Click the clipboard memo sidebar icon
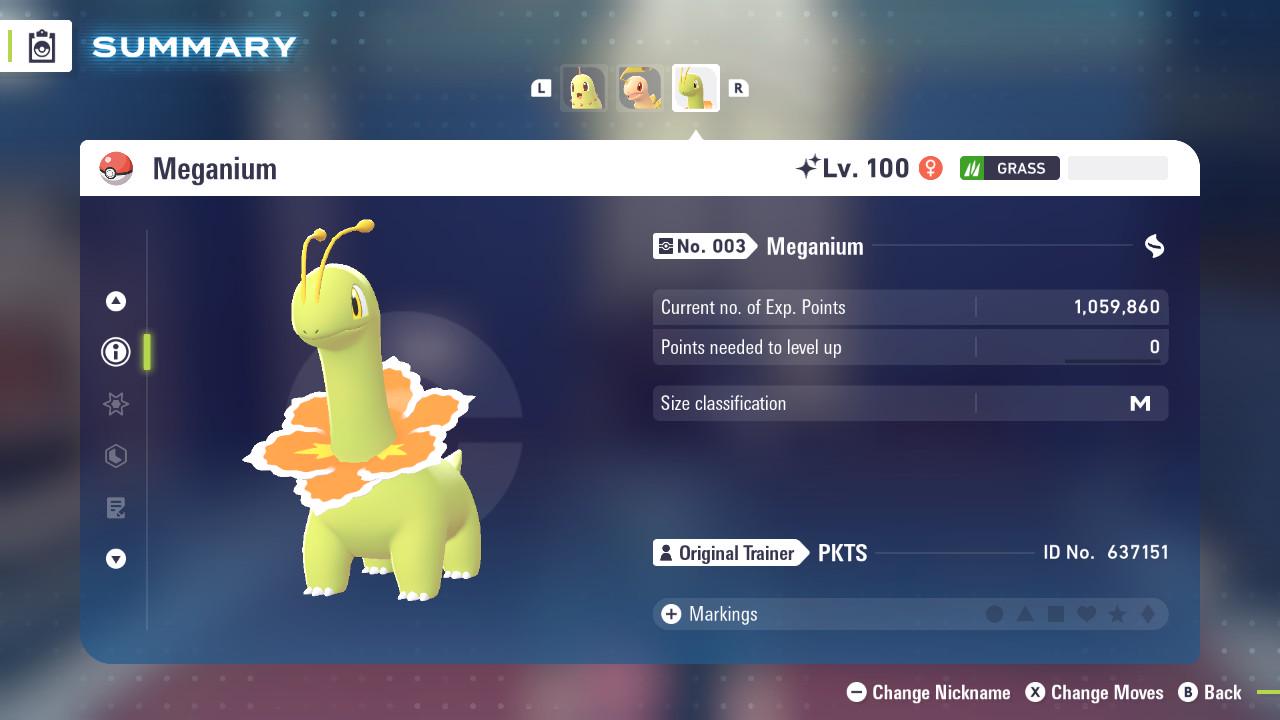This screenshot has height=720, width=1280. (115, 507)
